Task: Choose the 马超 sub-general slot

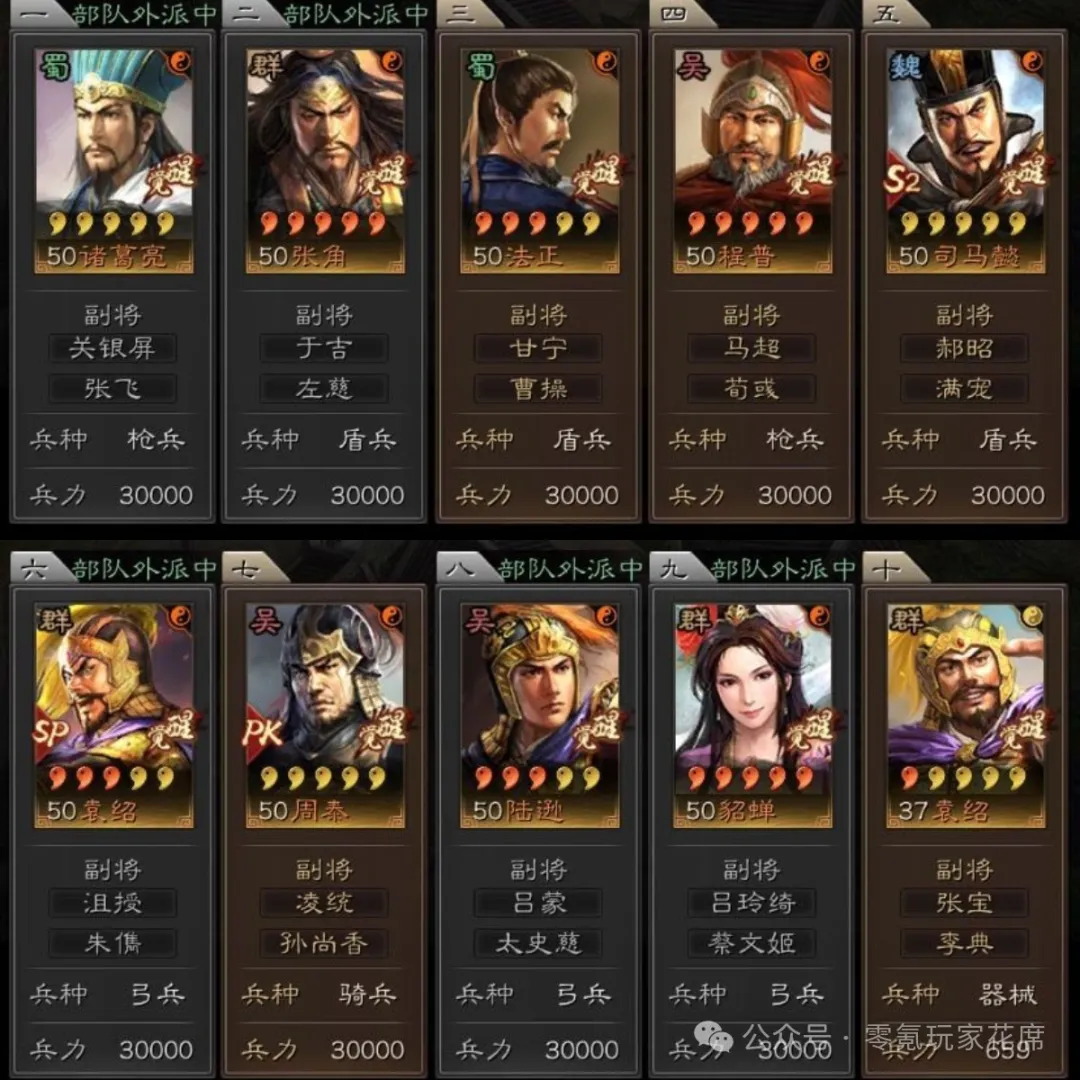Action: point(752,348)
